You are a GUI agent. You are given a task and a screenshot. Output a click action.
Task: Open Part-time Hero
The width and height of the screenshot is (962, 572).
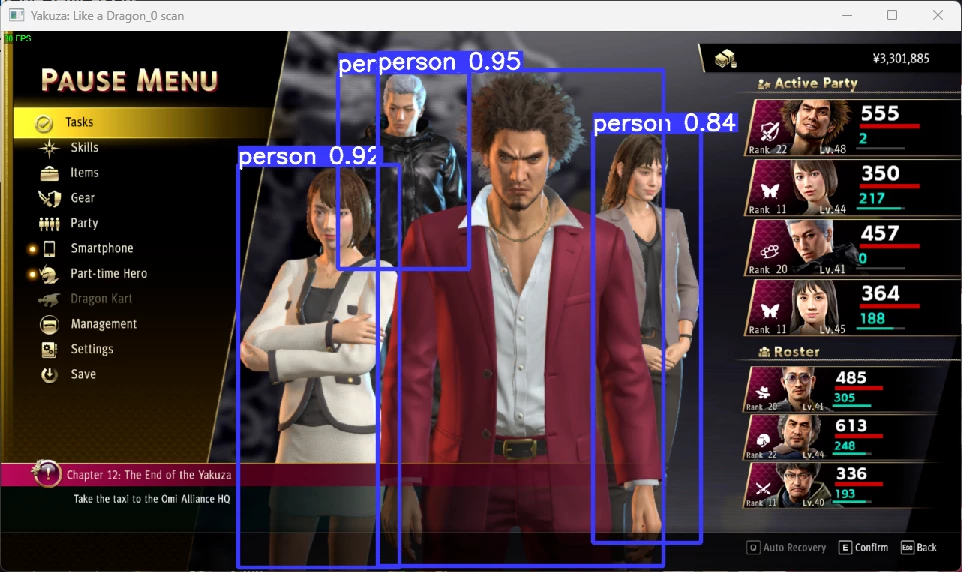coord(108,273)
